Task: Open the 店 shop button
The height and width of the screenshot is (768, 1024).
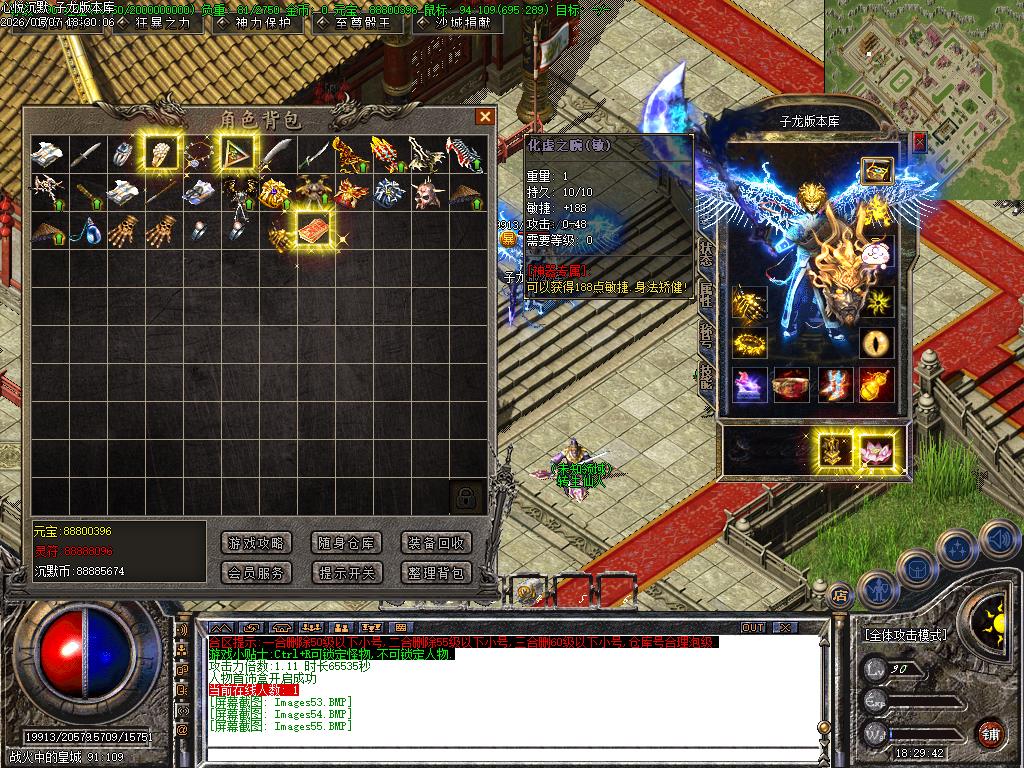Action: coord(840,593)
